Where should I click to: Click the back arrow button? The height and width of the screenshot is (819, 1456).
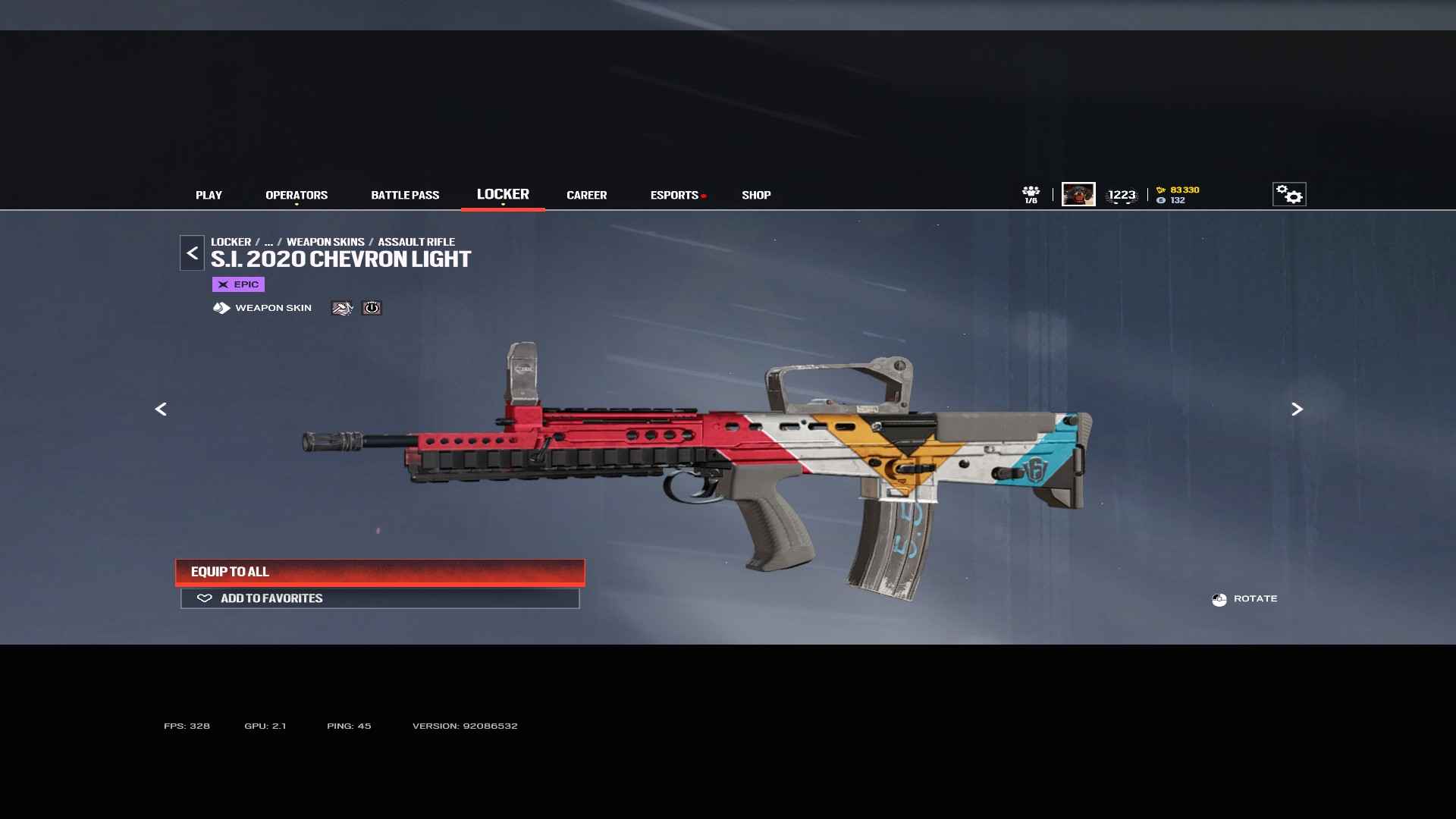pyautogui.click(x=192, y=253)
